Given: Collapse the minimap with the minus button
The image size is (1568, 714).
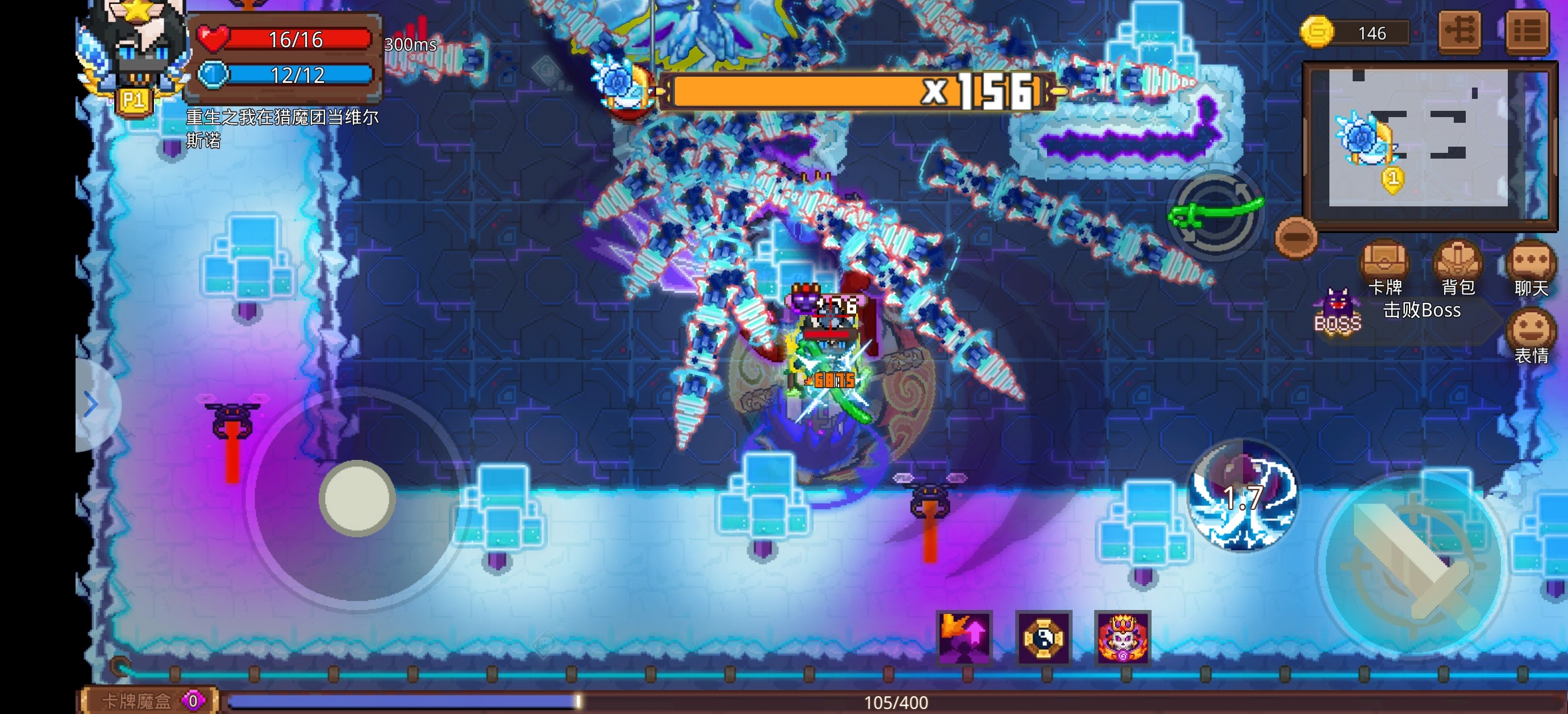Looking at the screenshot, I should [1296, 236].
